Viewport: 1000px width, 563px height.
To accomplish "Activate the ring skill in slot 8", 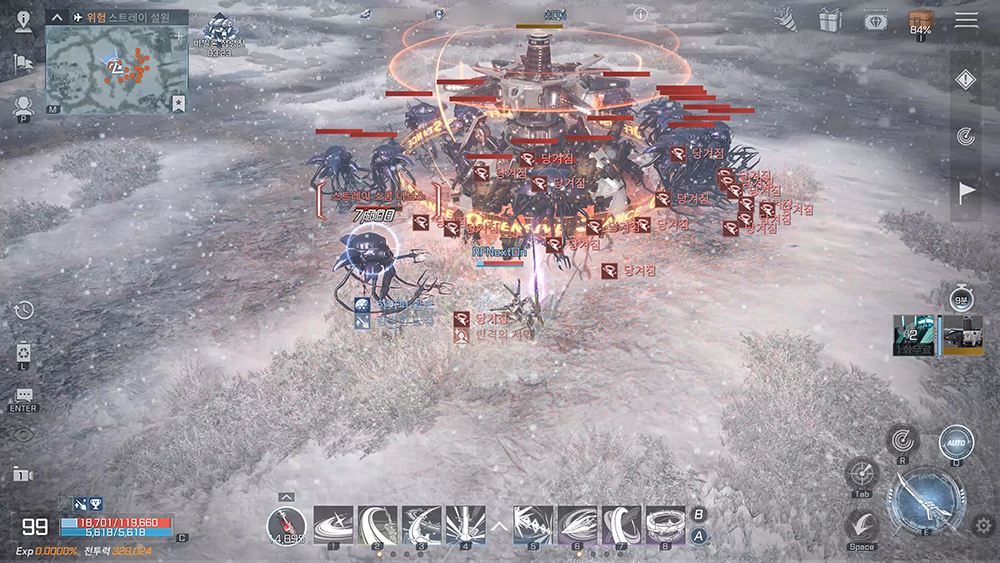I will [x=665, y=525].
